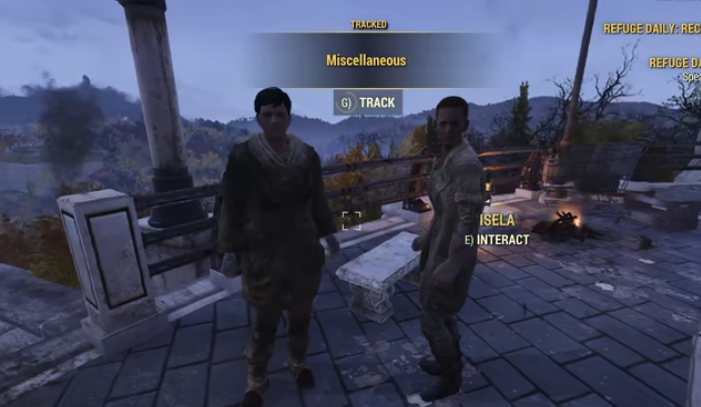Select the Miscellaneous tracked quest banner
Viewport: 701px width, 407px height.
pos(366,60)
